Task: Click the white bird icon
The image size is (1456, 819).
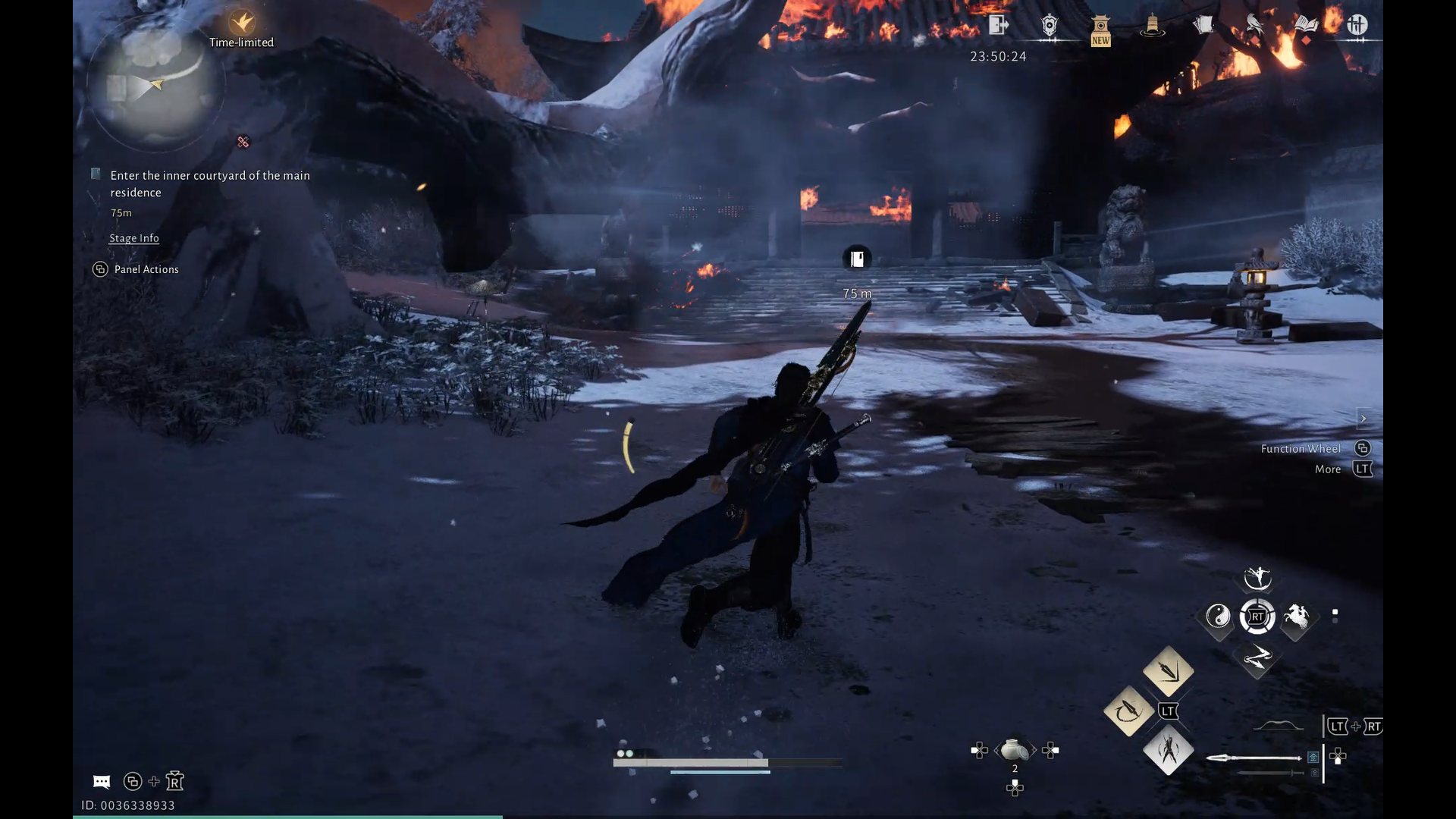Action: (1255, 26)
